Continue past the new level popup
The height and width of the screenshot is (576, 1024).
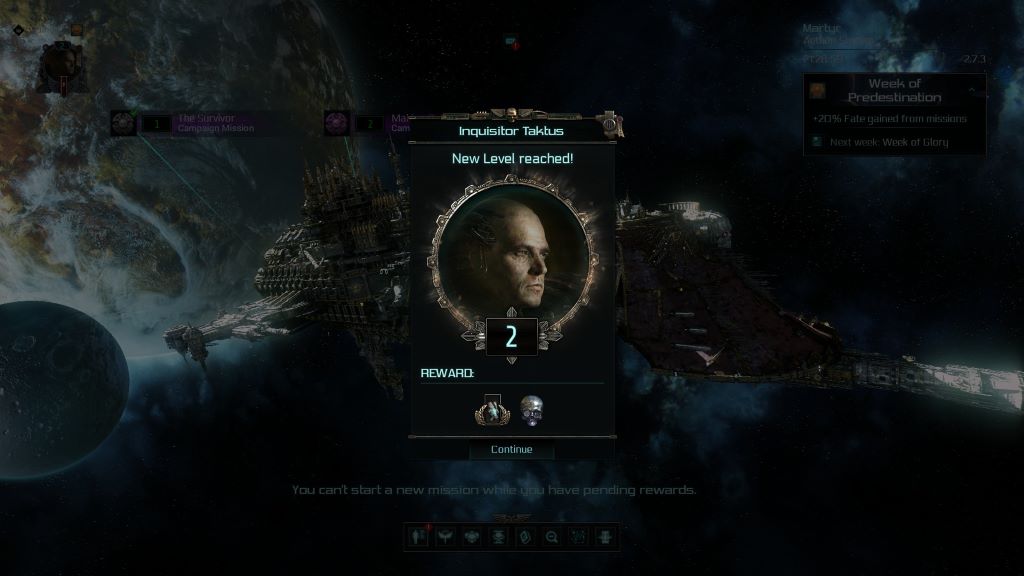(x=511, y=449)
